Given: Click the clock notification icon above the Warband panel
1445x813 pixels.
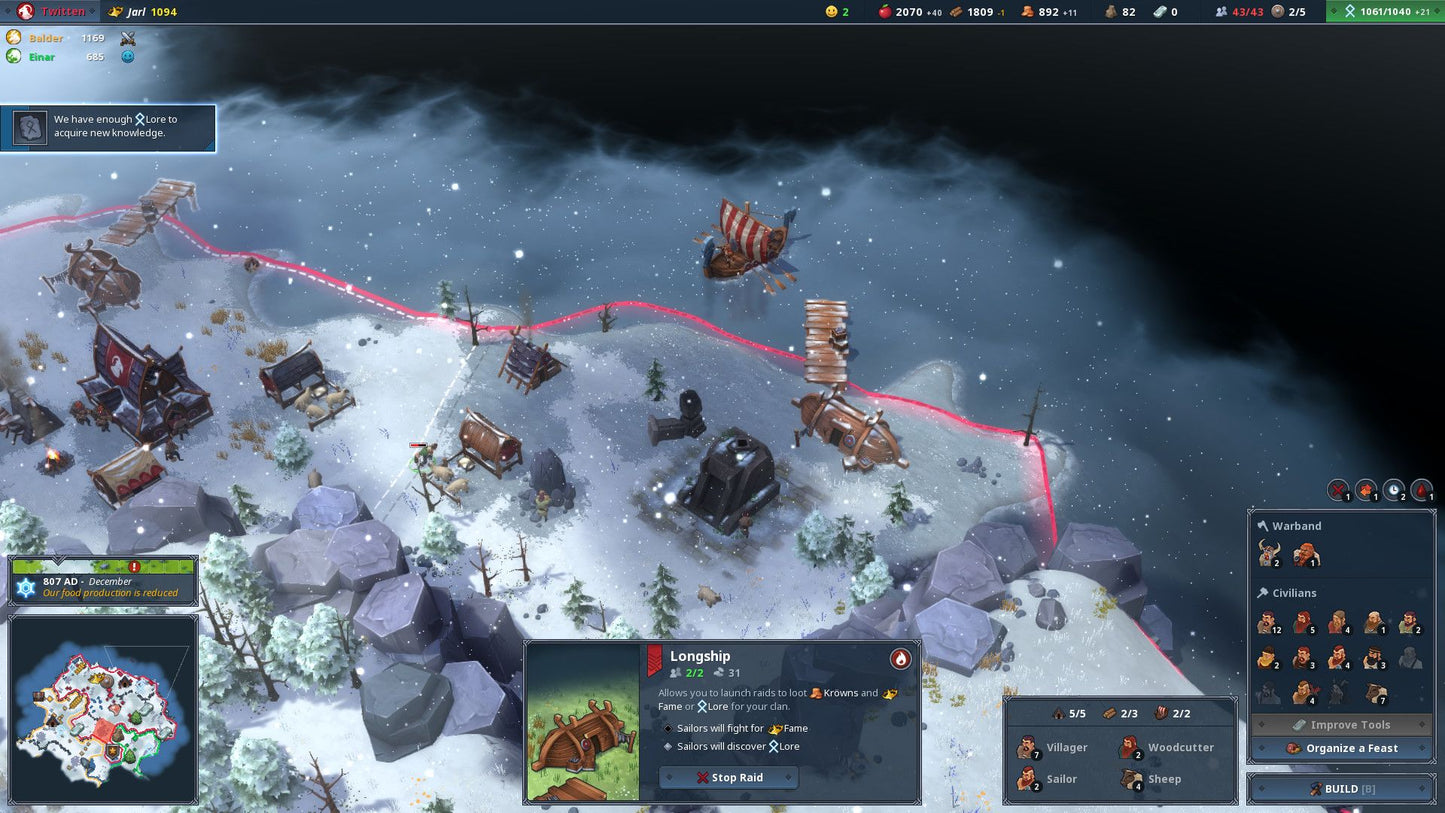Looking at the screenshot, I should (1393, 491).
